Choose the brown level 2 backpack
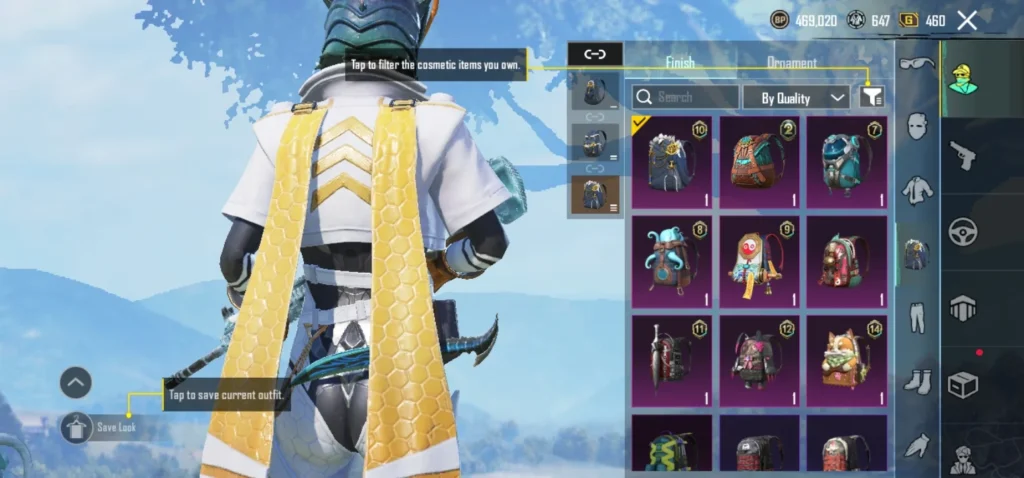The image size is (1024, 478). pyautogui.click(x=759, y=162)
